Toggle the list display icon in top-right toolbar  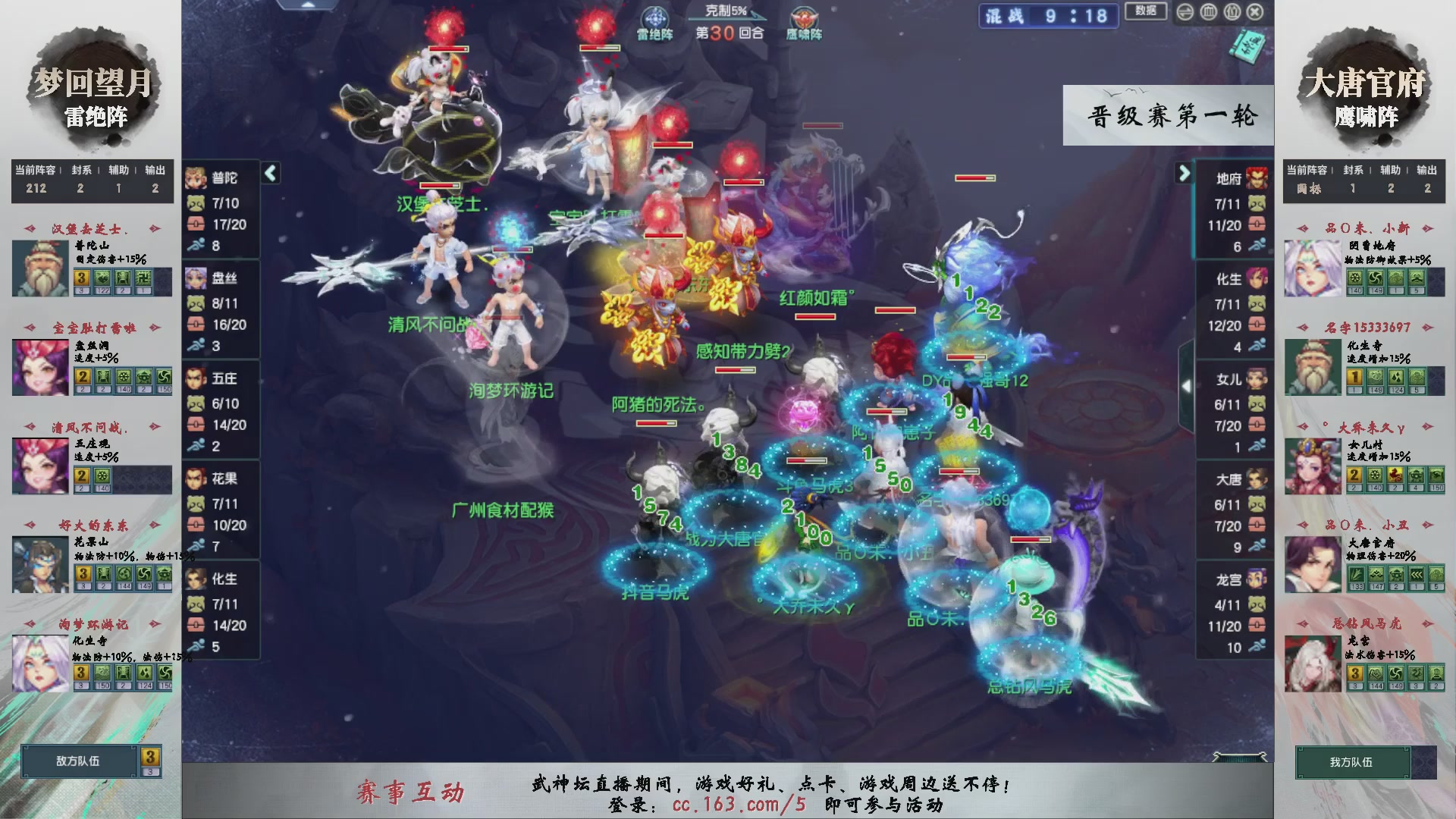coord(1233,13)
